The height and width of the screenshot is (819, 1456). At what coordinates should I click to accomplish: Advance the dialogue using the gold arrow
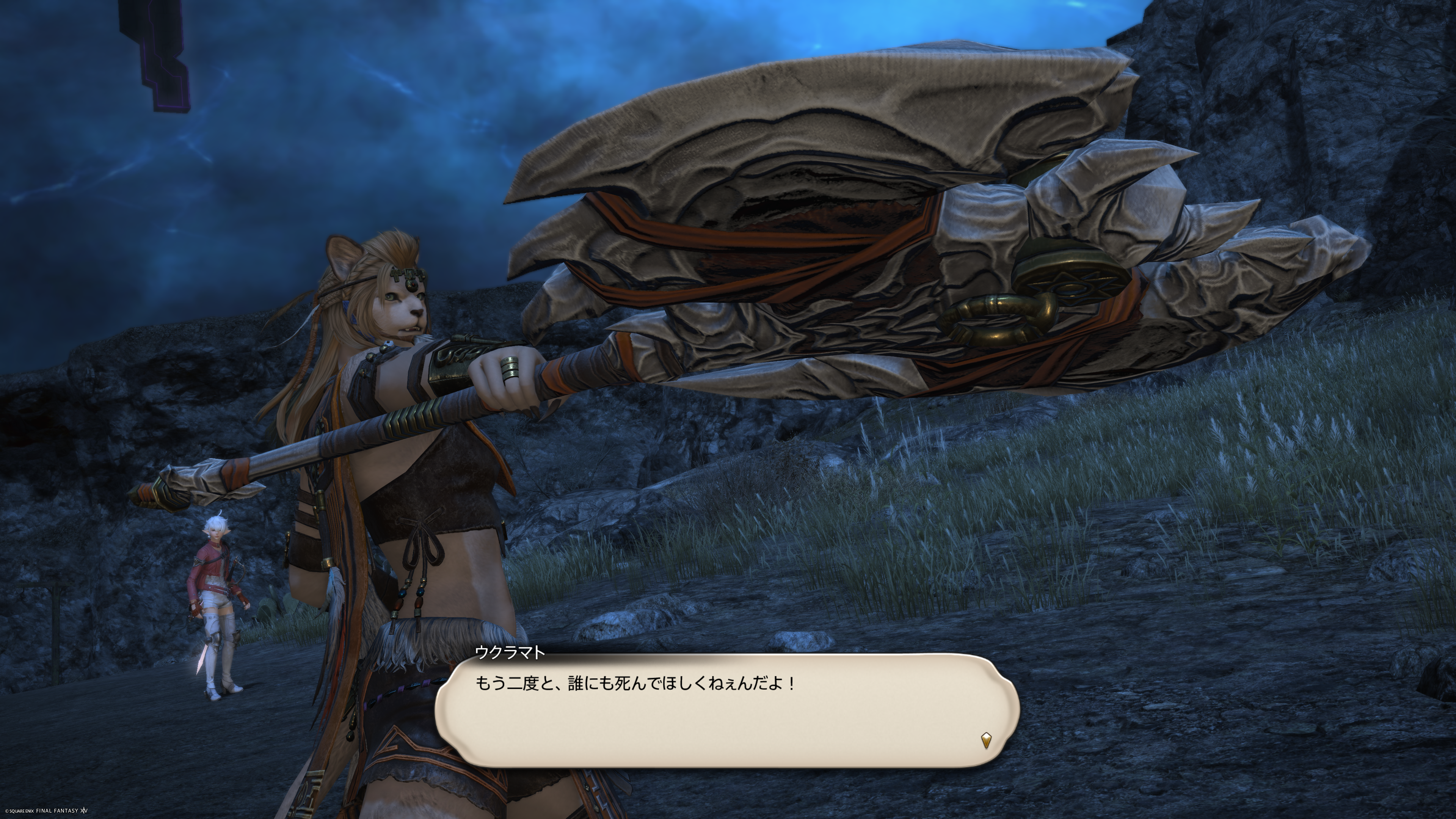[x=986, y=740]
